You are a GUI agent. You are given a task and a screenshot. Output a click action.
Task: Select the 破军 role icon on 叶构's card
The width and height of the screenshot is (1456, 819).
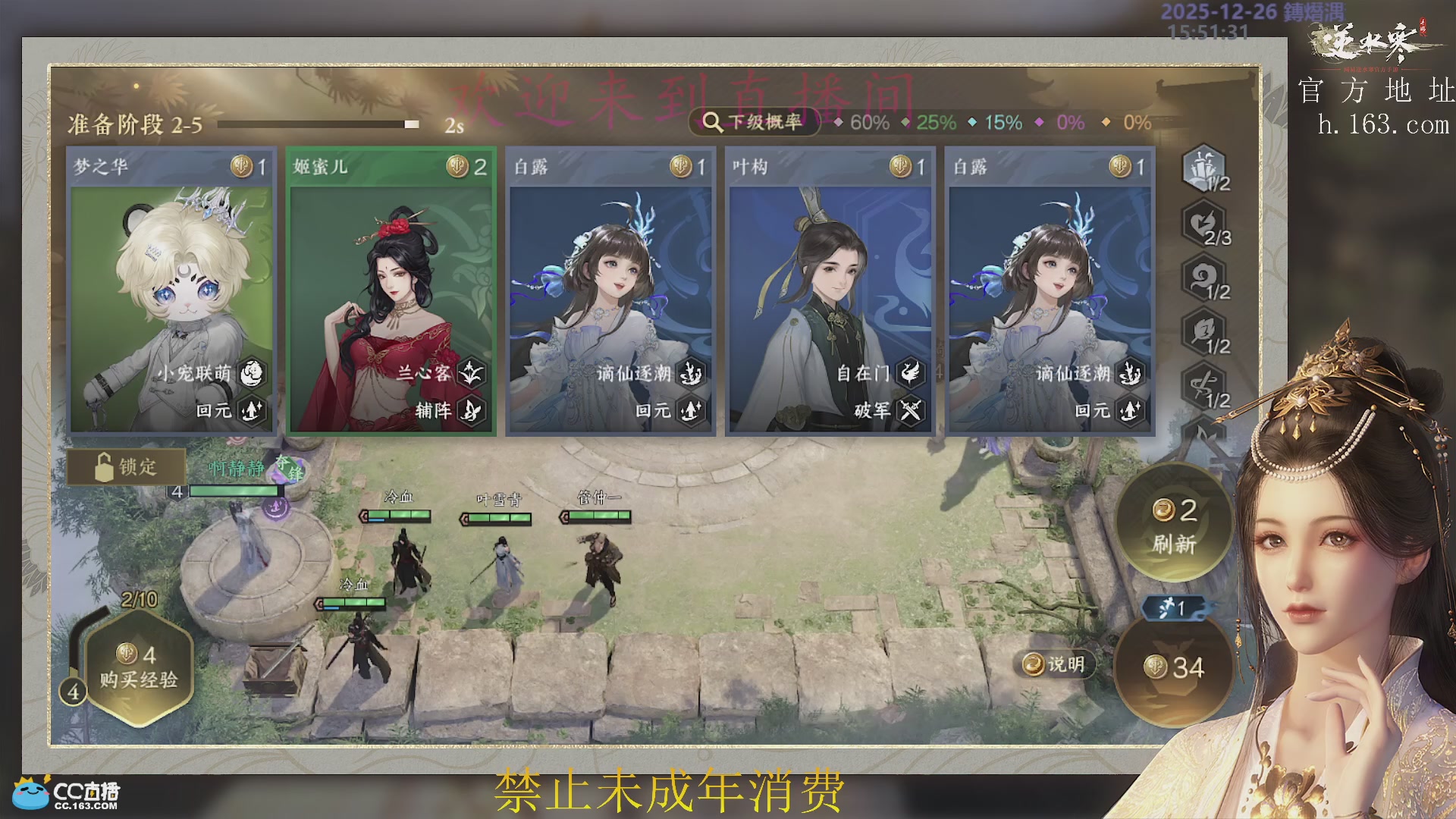pos(912,411)
